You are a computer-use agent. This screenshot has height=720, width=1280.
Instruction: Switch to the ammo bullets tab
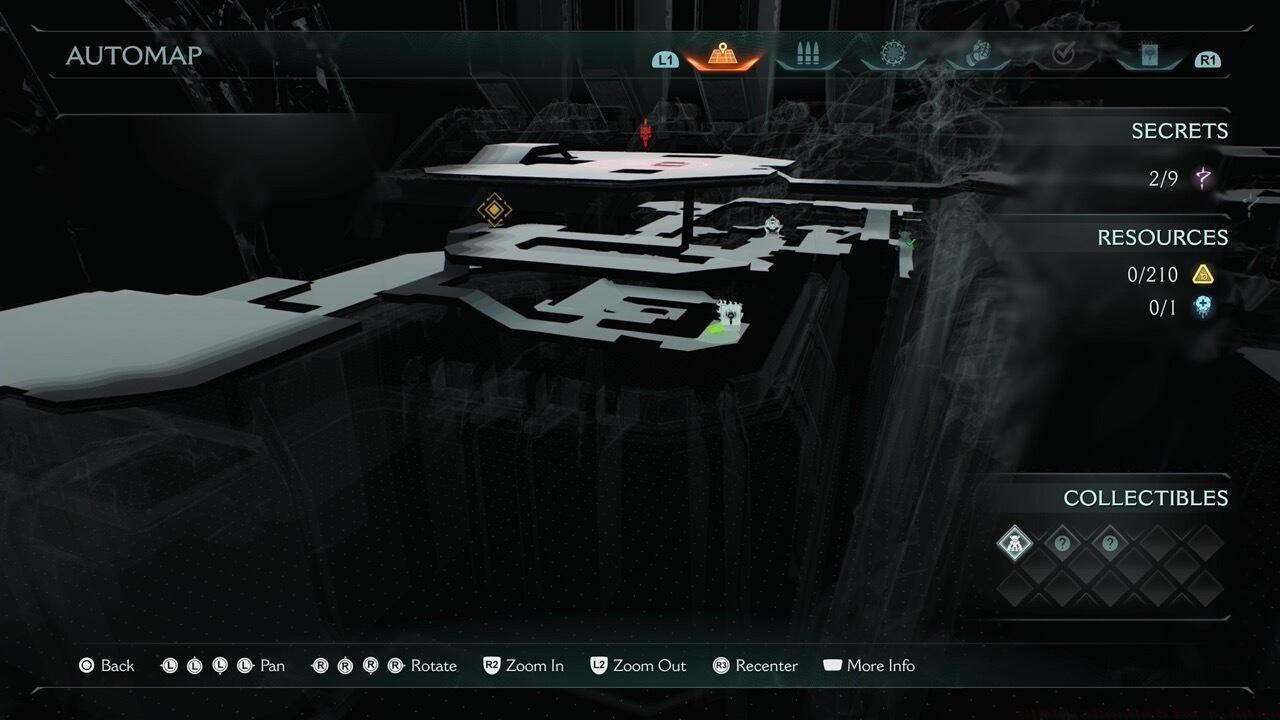pos(806,55)
